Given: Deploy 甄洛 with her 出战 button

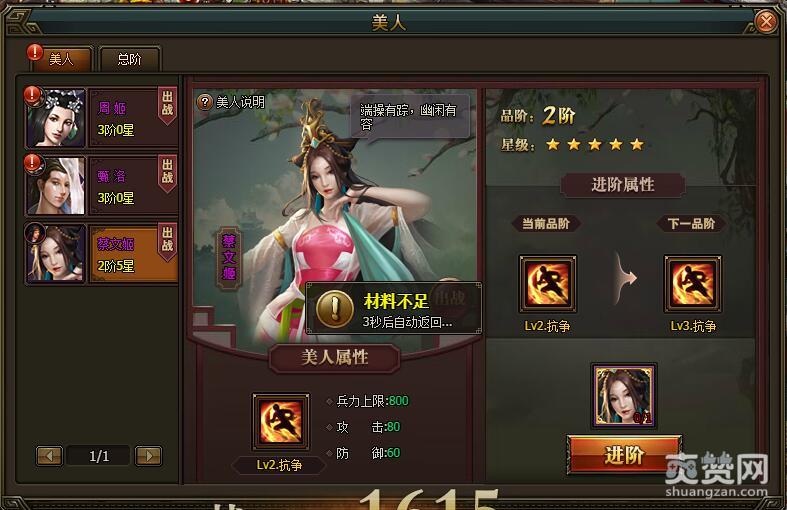Looking at the screenshot, I should tap(167, 171).
